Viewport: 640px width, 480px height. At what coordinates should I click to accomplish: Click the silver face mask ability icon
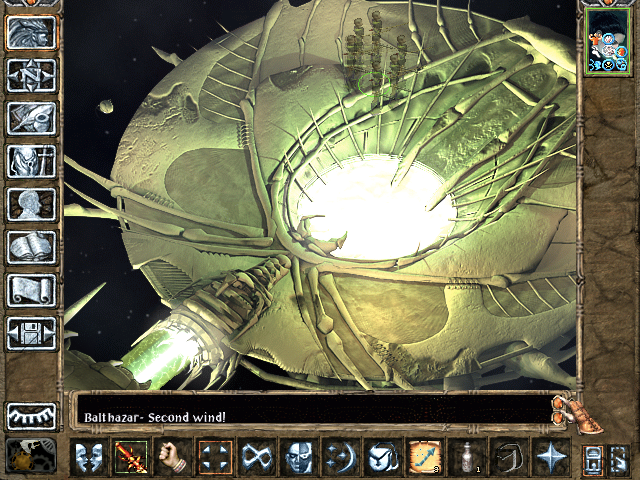[x=299, y=457]
